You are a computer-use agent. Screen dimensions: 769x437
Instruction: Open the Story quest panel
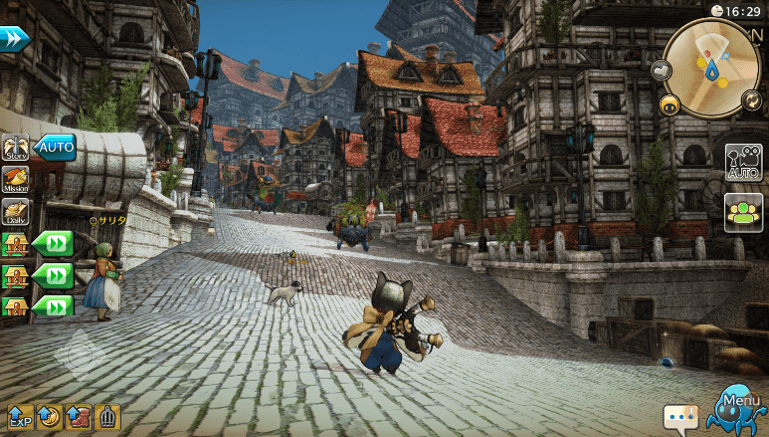[x=15, y=149]
